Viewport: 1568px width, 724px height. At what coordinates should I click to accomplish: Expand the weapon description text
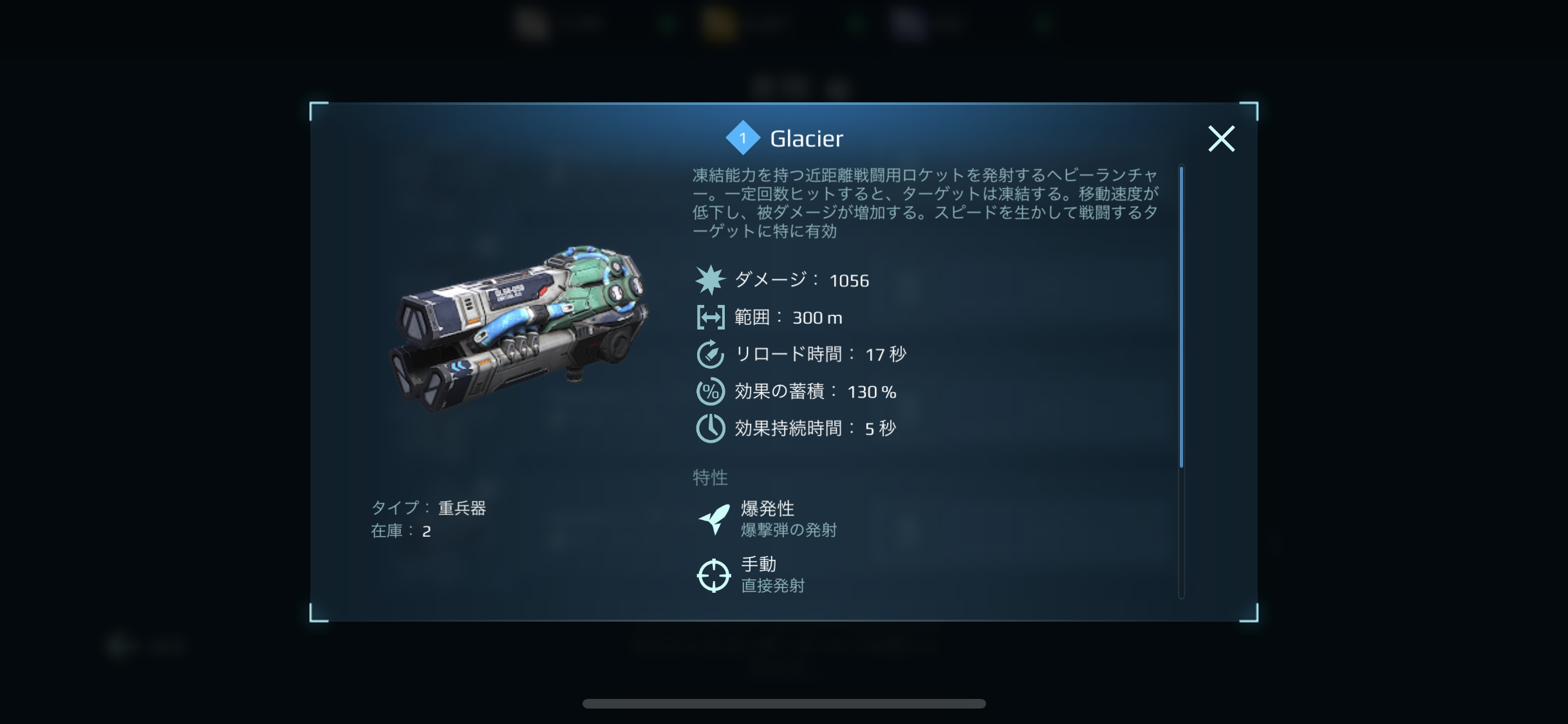(x=925, y=203)
